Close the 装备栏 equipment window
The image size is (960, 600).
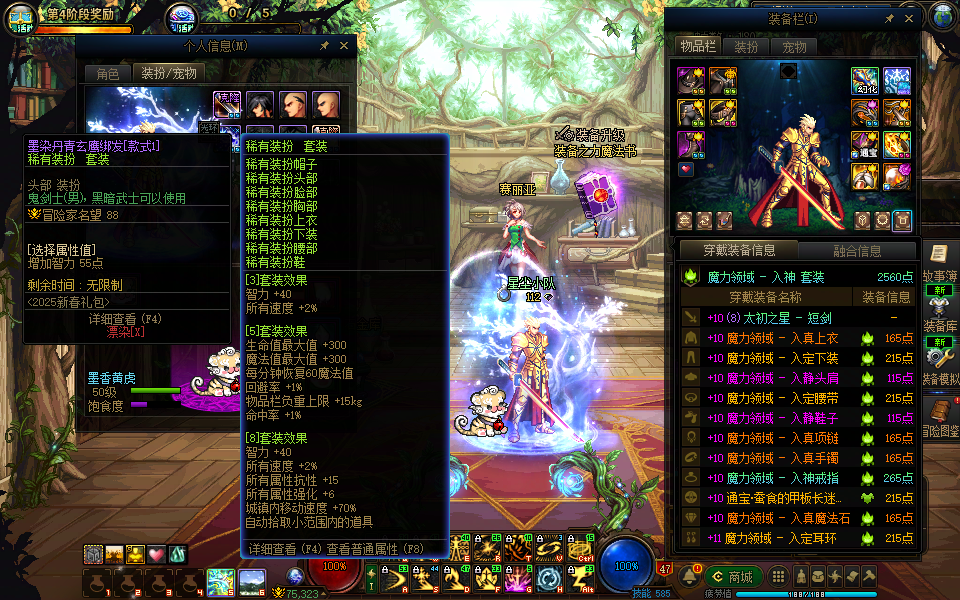tap(909, 18)
